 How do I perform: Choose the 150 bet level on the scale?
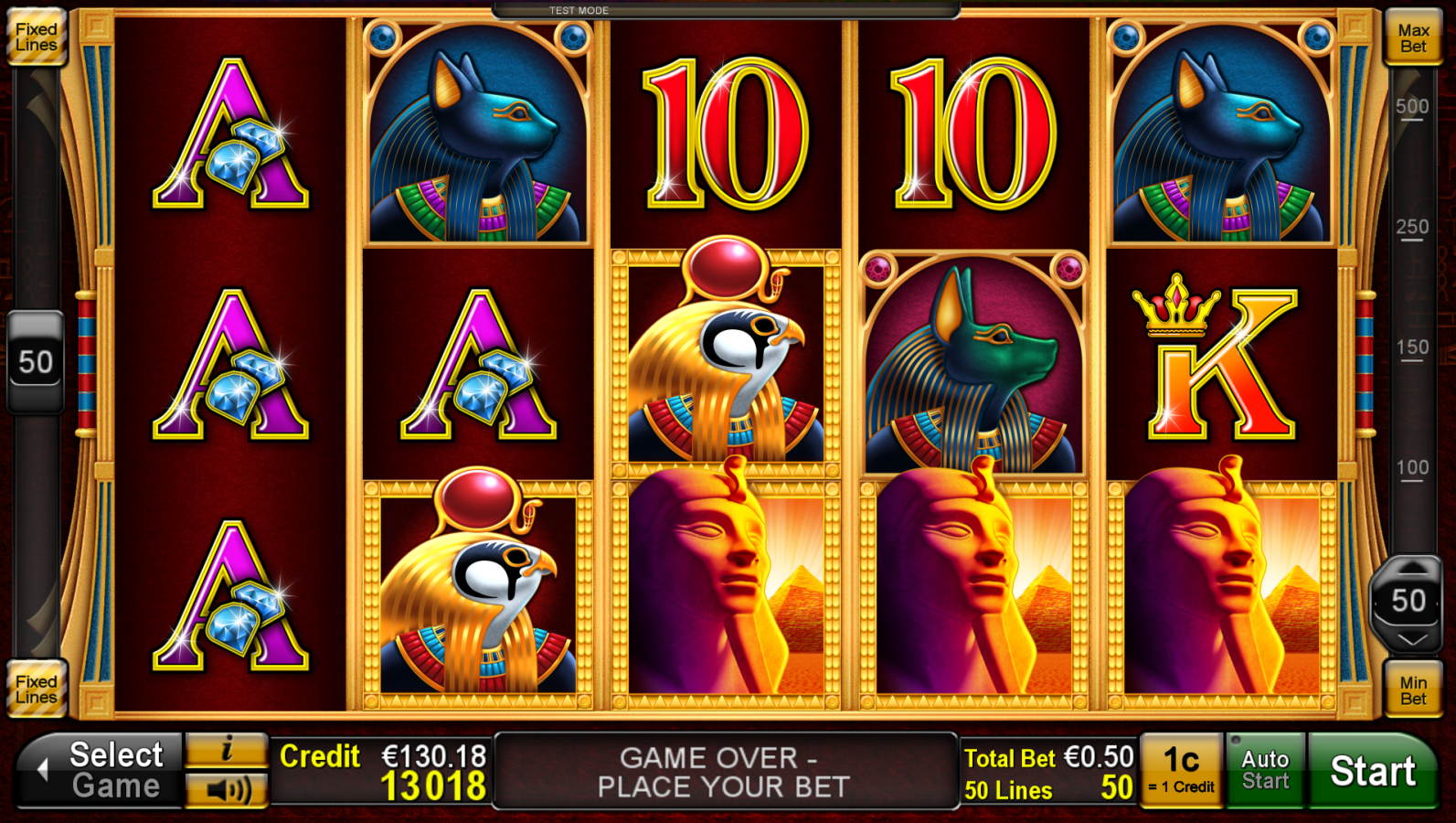click(x=1412, y=348)
